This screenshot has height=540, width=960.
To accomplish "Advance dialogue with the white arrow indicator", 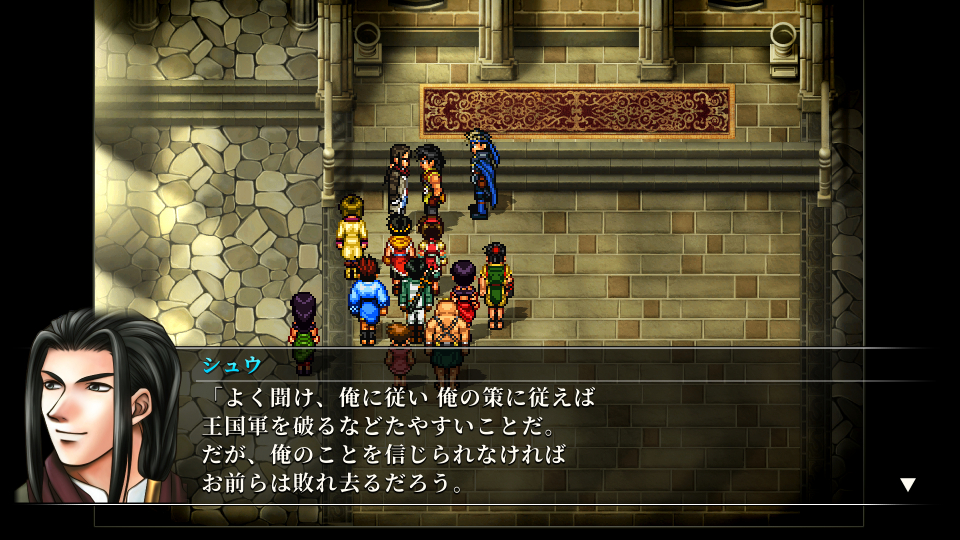I will click(x=907, y=485).
